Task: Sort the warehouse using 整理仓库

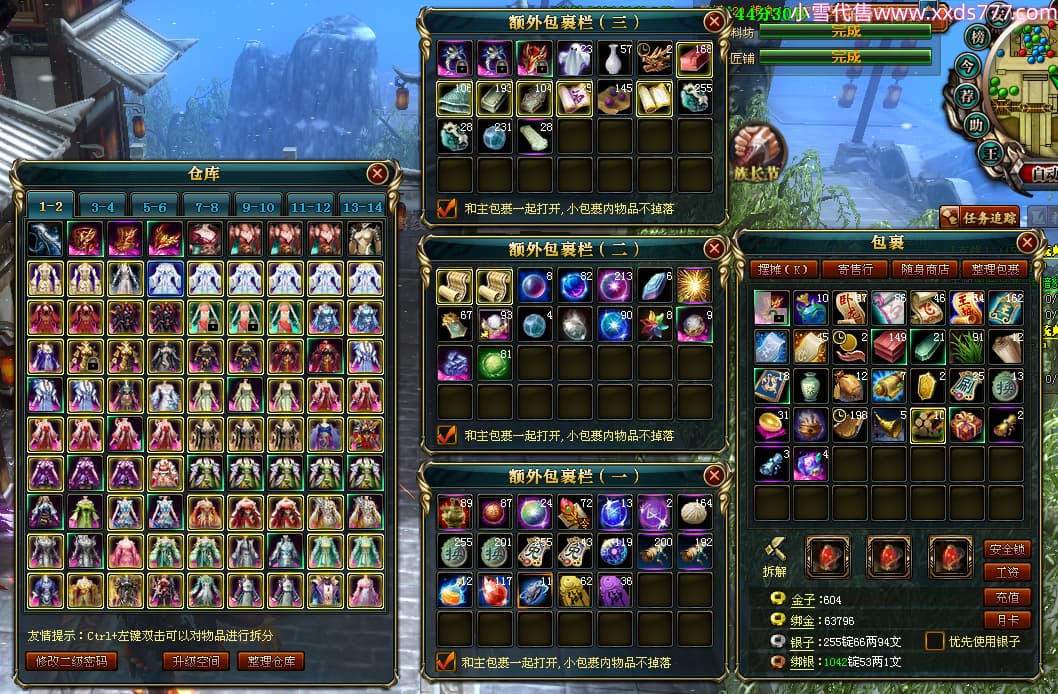Action: tap(269, 661)
